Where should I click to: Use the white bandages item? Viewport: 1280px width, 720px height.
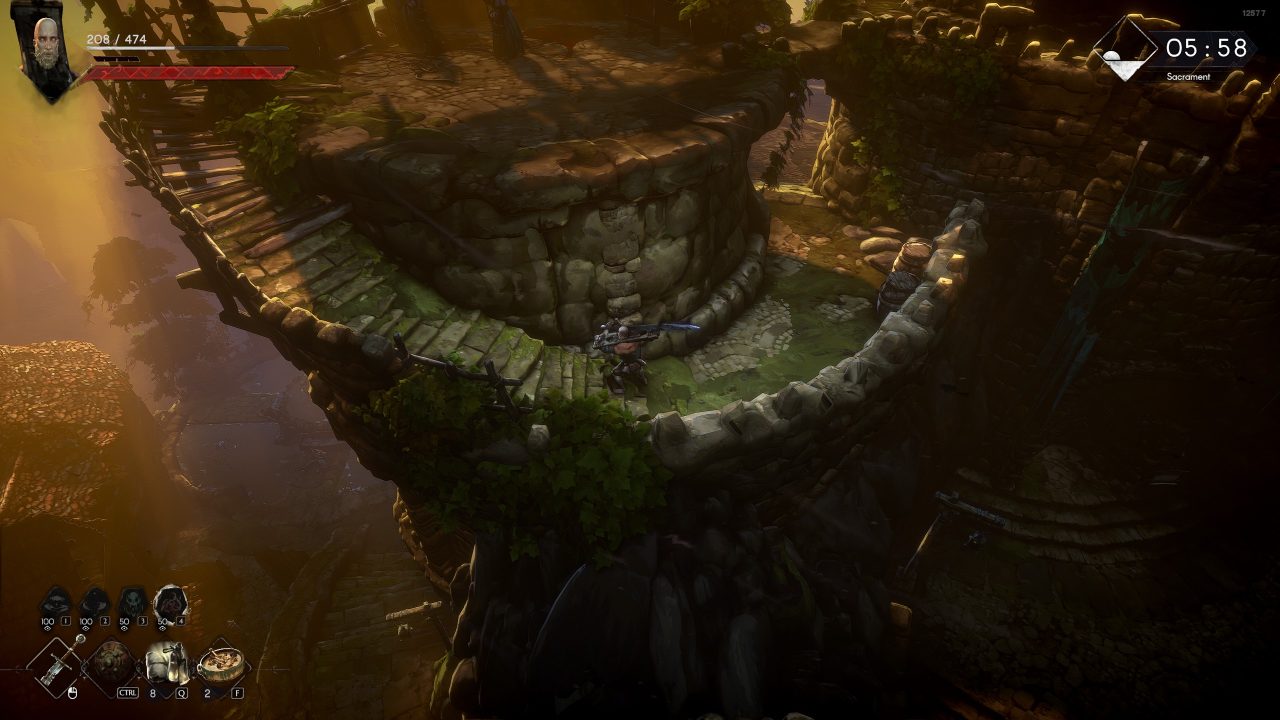click(x=166, y=663)
